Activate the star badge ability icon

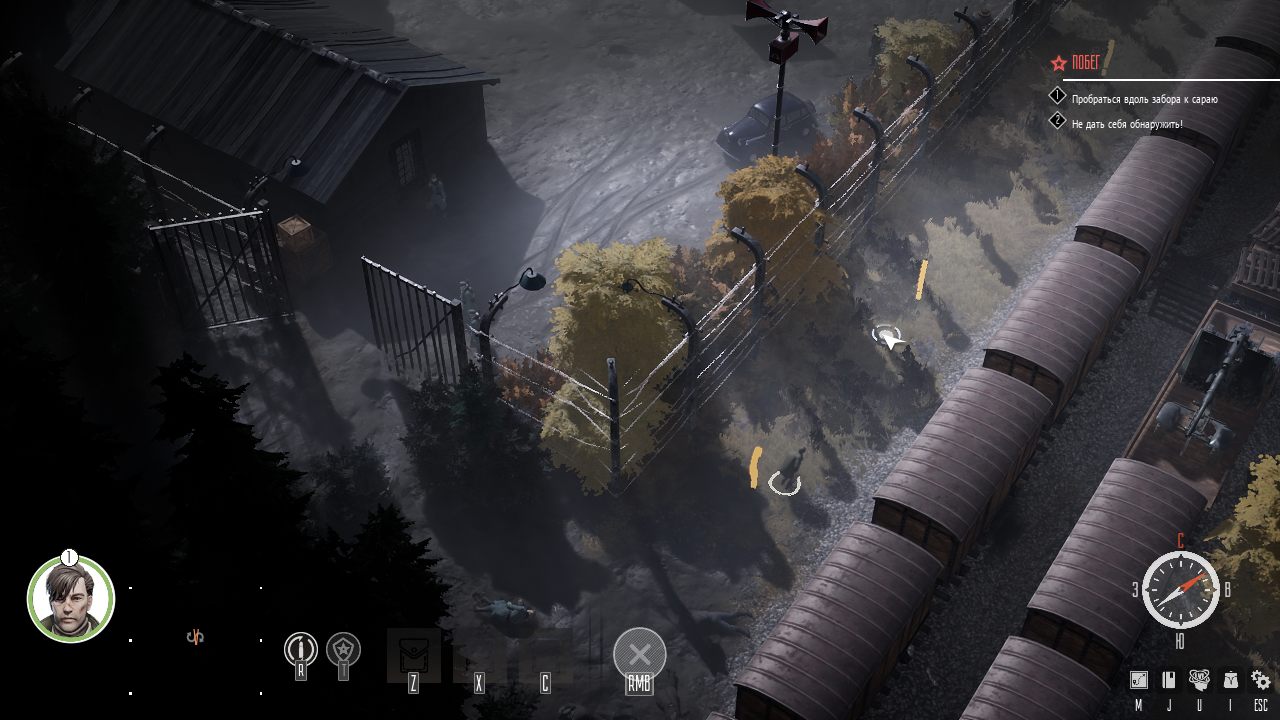(x=344, y=648)
